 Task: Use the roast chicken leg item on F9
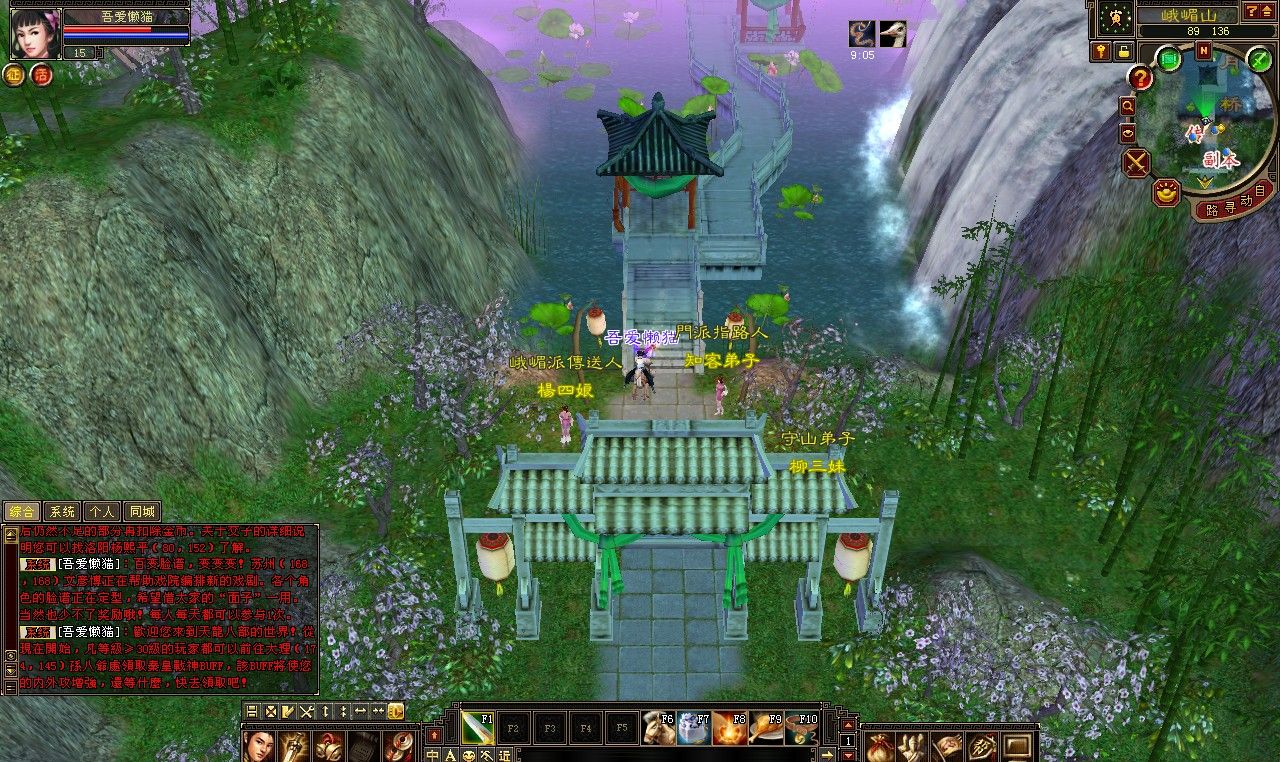[x=766, y=729]
